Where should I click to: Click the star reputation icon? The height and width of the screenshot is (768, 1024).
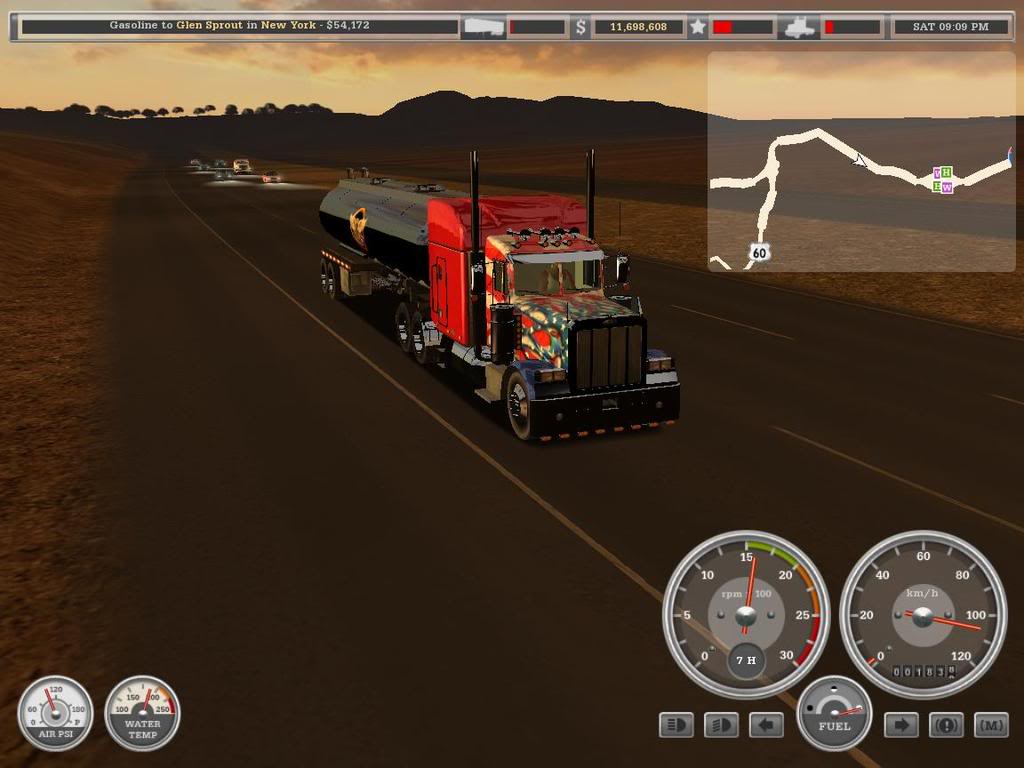pos(698,27)
